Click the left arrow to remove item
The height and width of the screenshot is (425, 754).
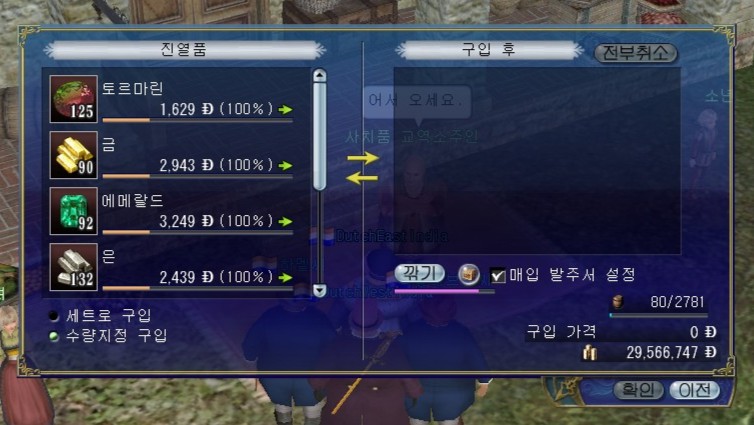362,178
